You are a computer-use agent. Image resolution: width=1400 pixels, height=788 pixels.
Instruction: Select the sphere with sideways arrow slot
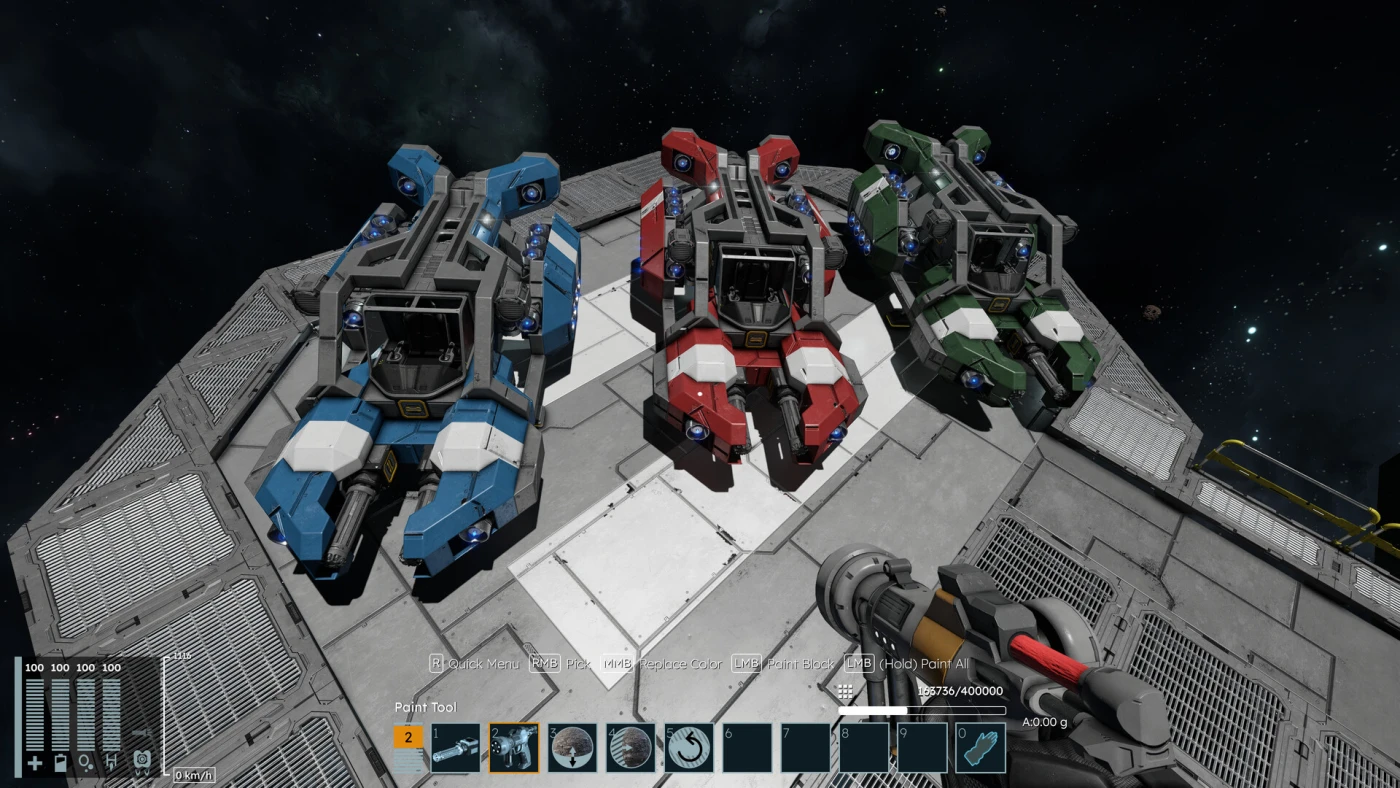pos(630,748)
